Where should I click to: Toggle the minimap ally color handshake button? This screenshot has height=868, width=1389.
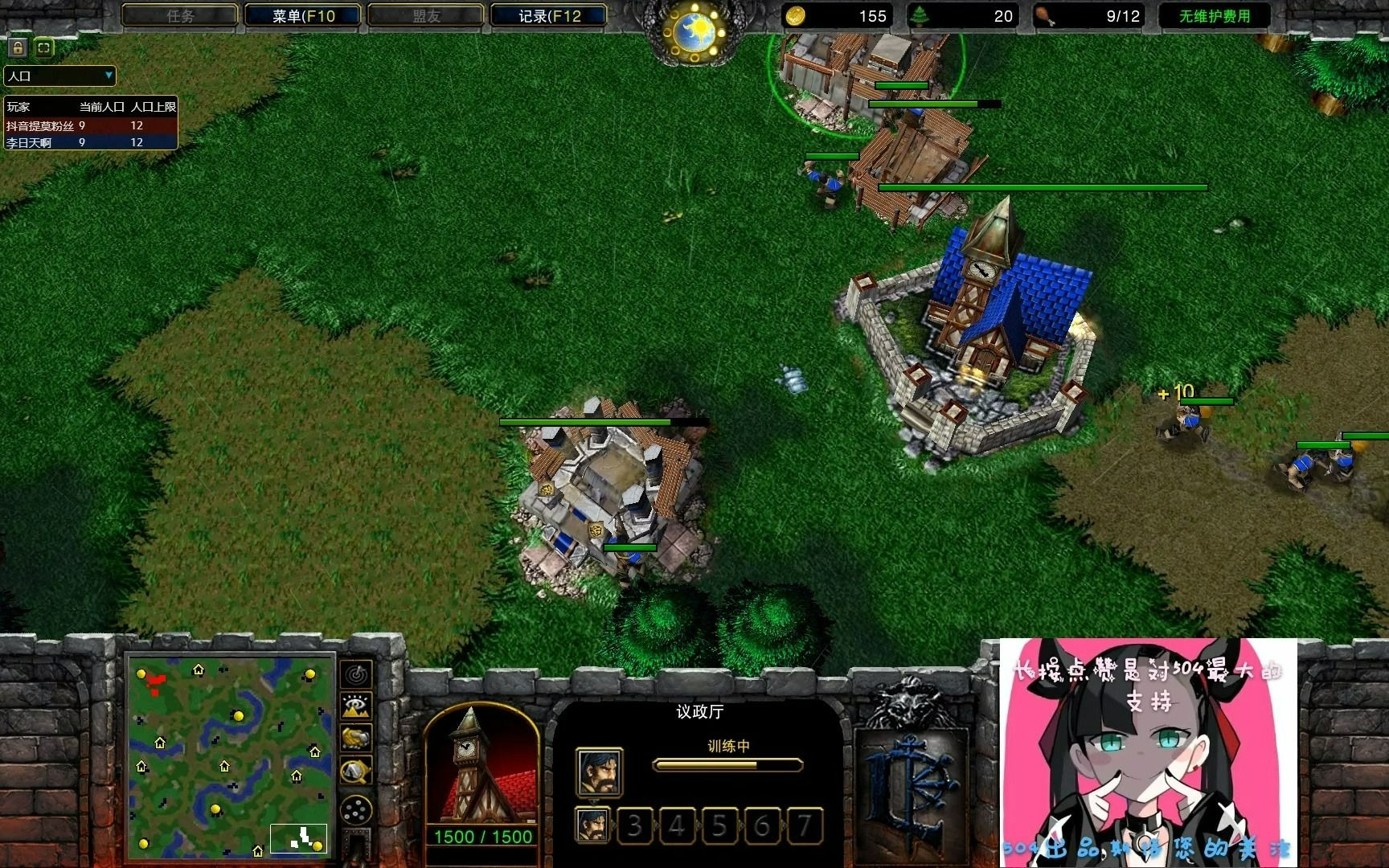pos(356,738)
